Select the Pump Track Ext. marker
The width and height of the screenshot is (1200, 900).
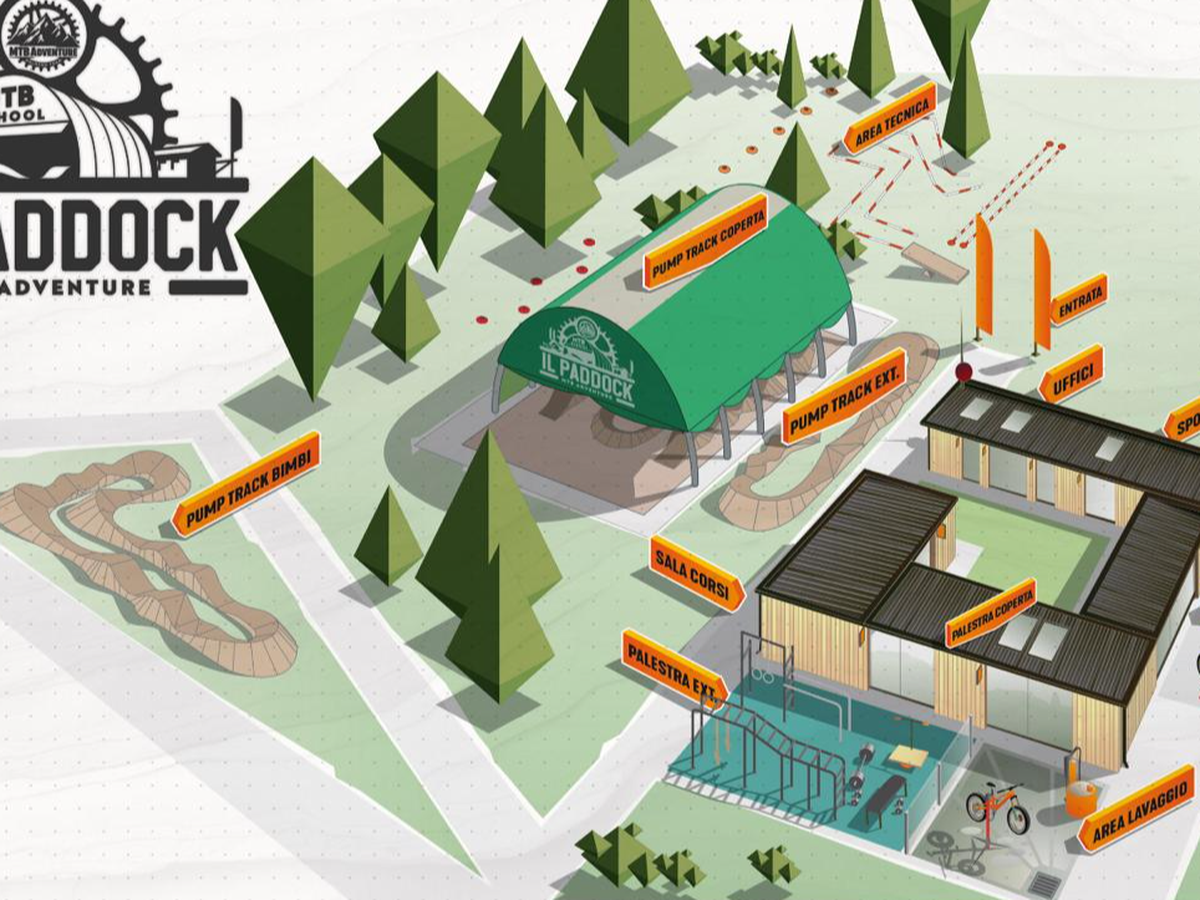pos(843,396)
